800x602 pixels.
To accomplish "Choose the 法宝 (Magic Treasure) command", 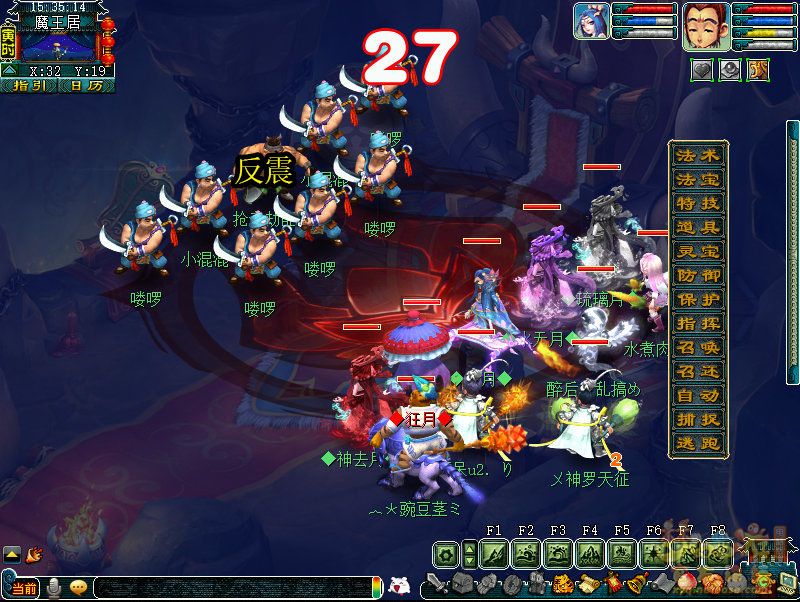I will [698, 180].
